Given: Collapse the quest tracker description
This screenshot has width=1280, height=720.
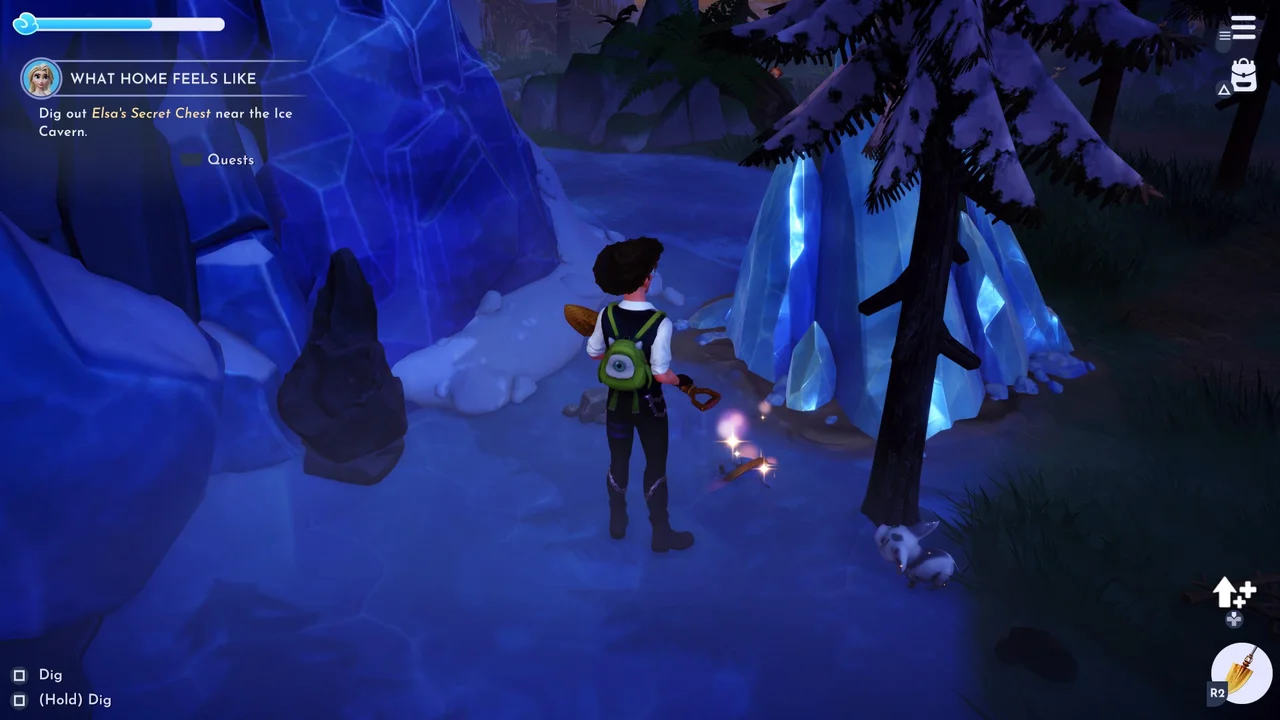Looking at the screenshot, I should click(x=190, y=159).
